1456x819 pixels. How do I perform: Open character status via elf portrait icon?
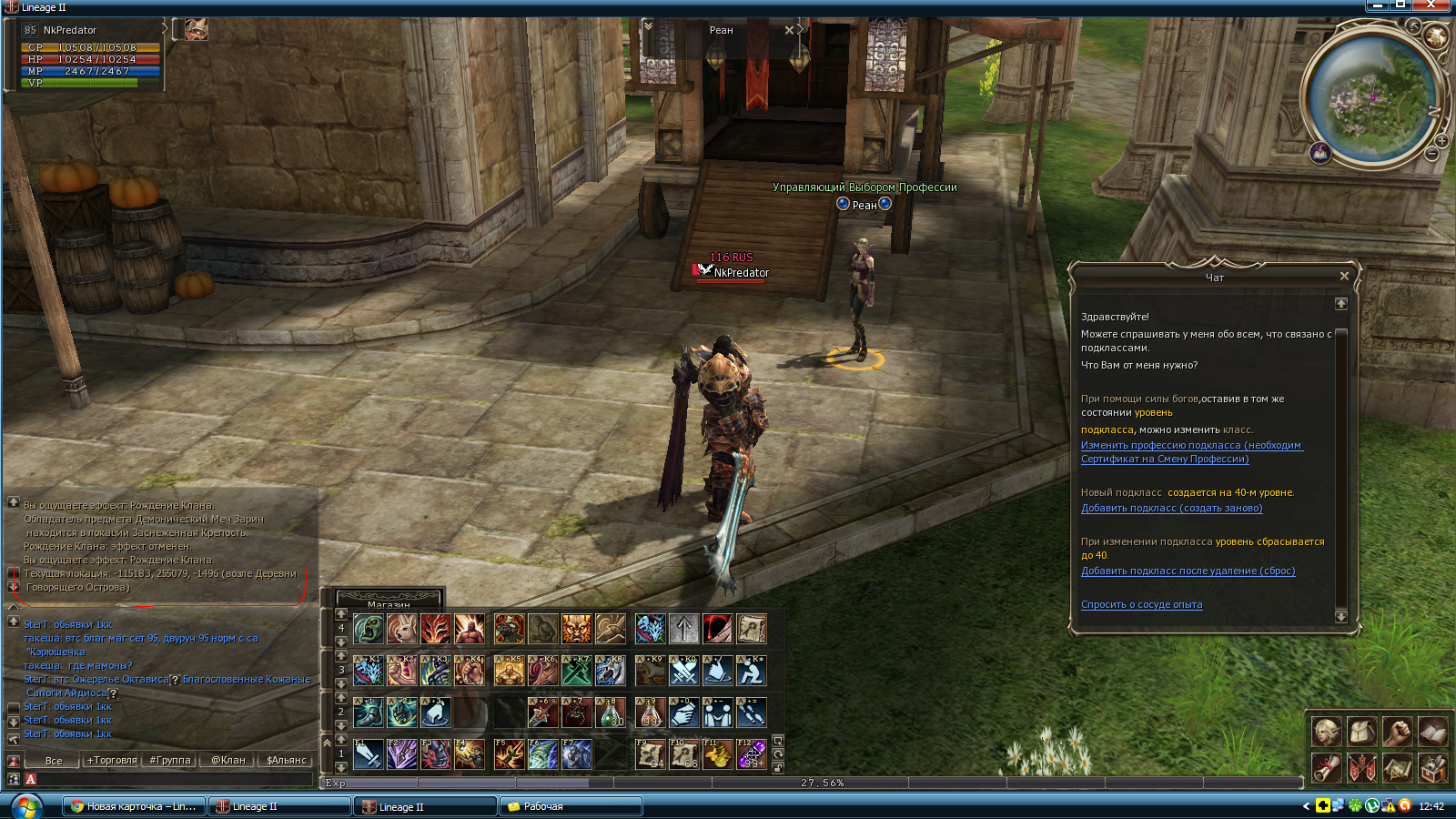[x=1326, y=732]
